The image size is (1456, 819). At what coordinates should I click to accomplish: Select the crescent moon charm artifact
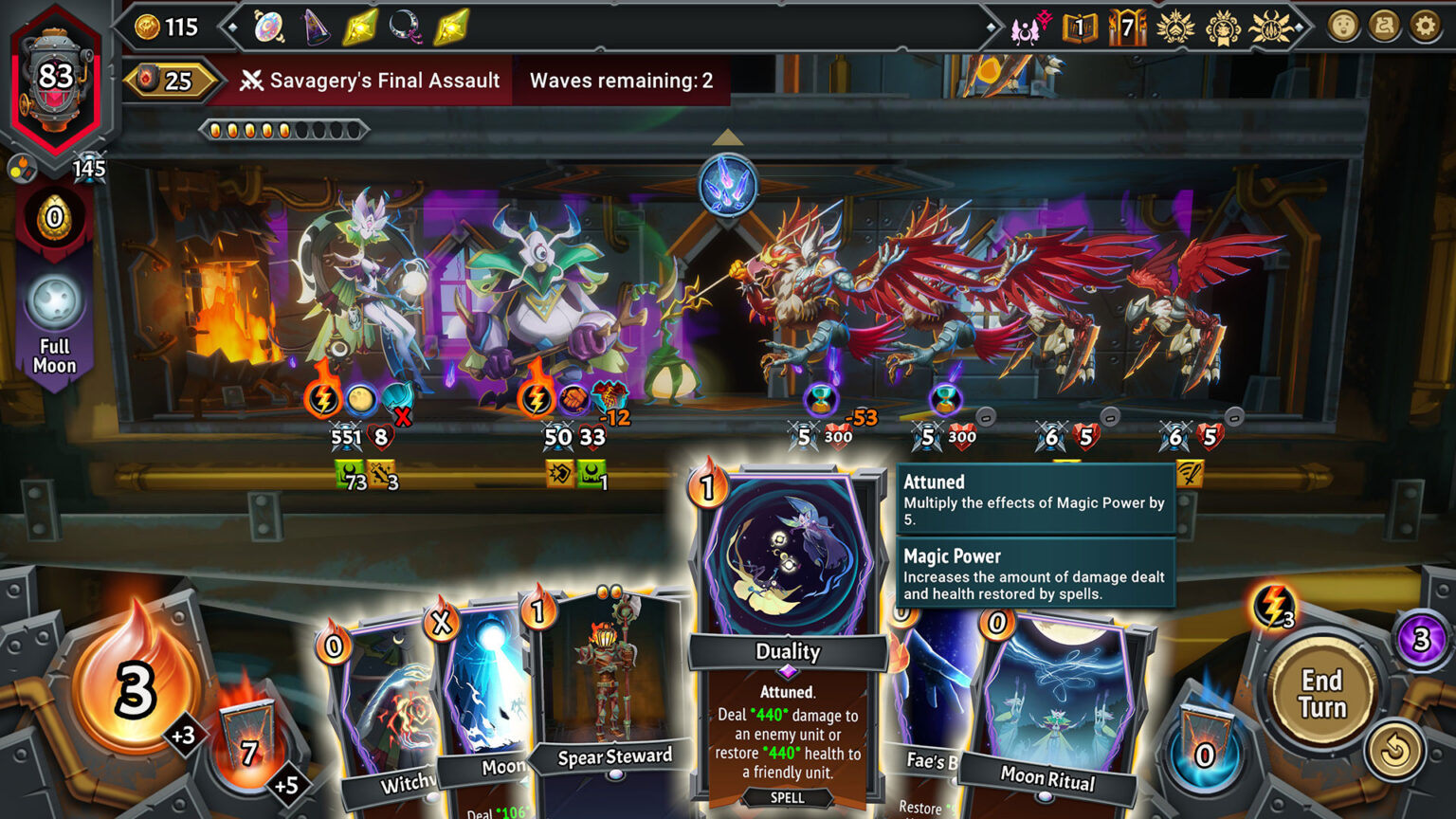coord(404,27)
